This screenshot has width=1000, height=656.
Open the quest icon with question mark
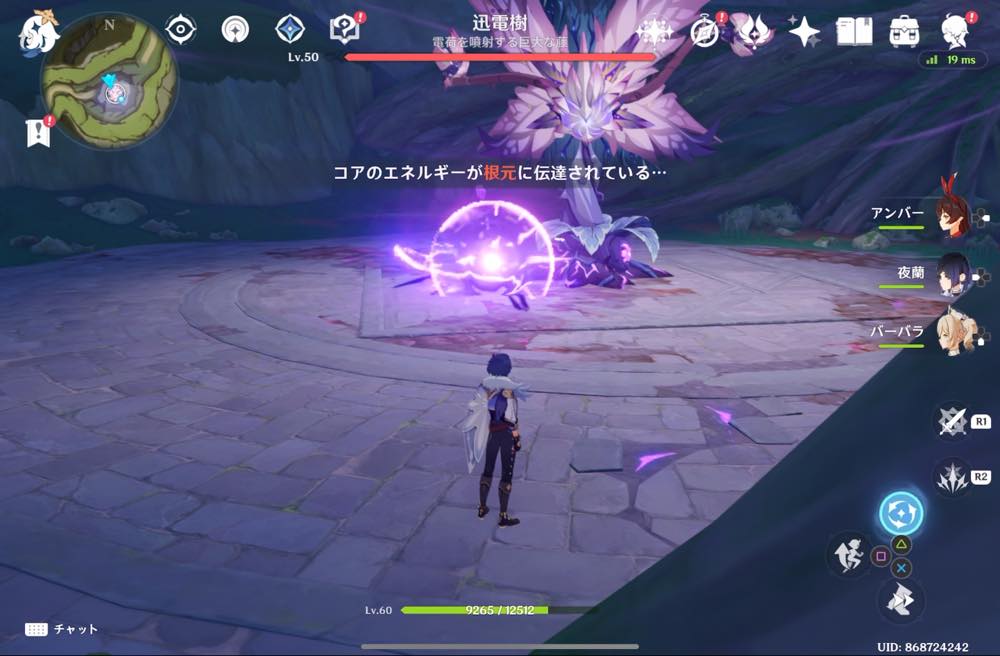point(345,30)
